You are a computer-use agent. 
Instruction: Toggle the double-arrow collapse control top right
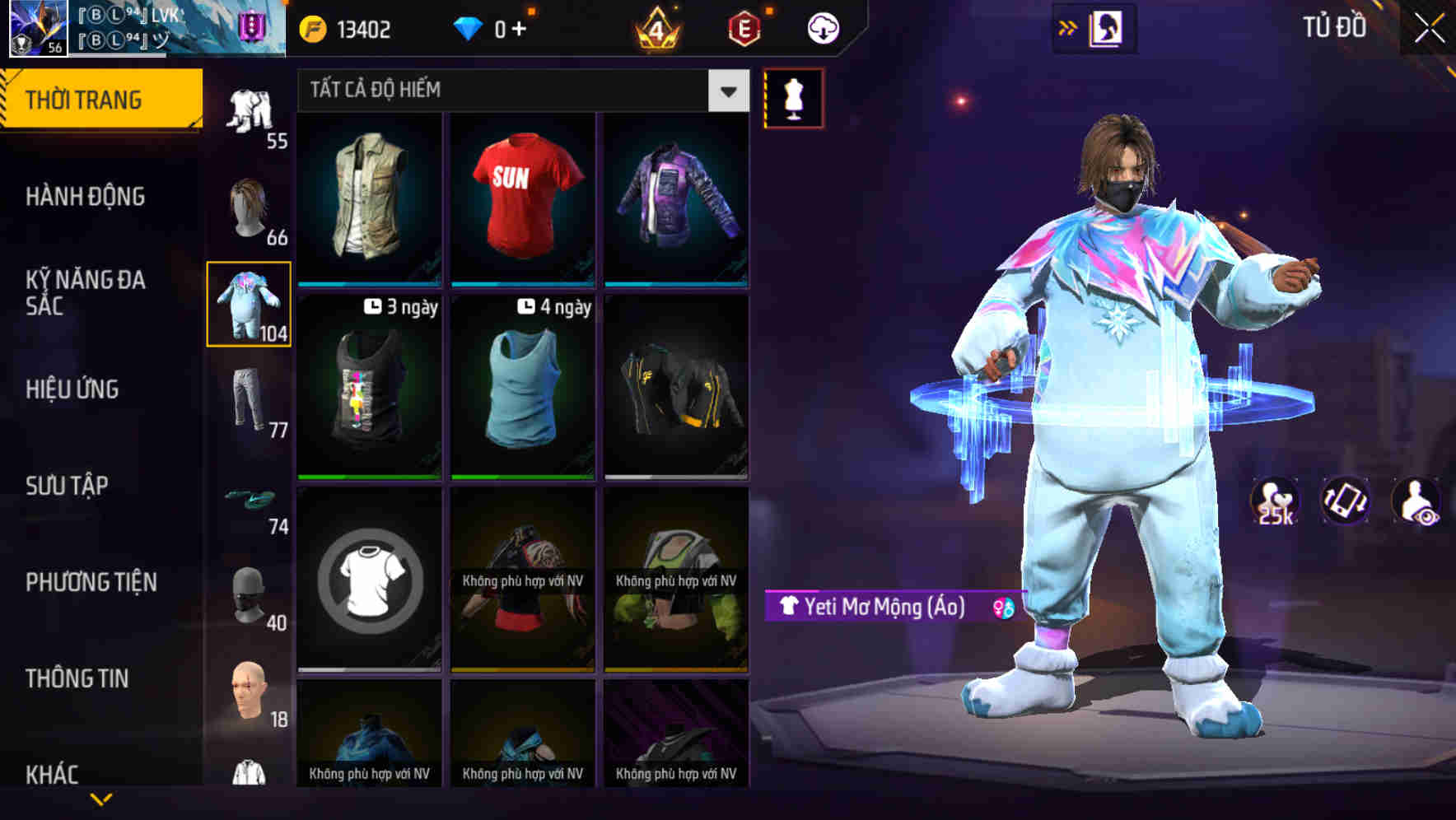coord(1068,26)
